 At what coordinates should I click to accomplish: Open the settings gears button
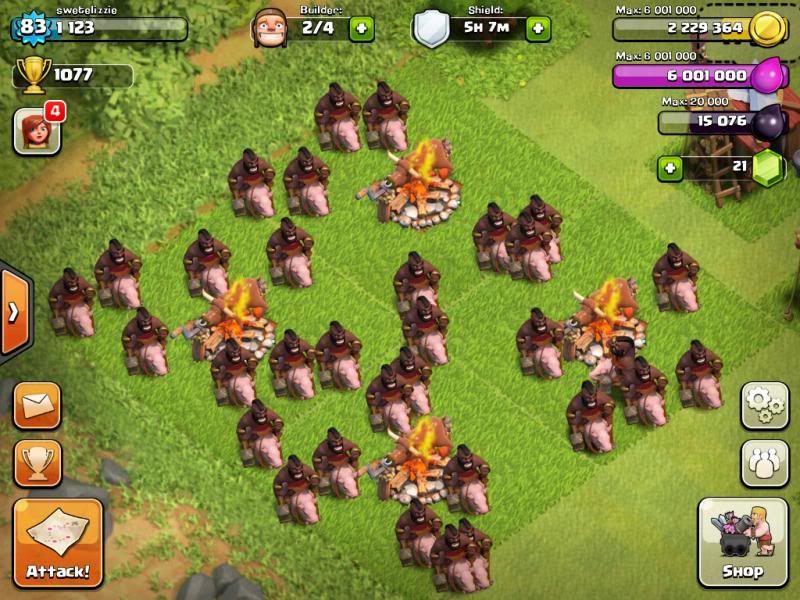(764, 404)
